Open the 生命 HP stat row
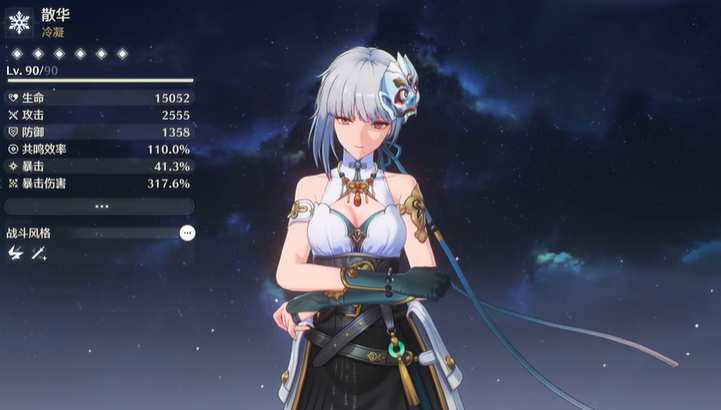 click(x=99, y=98)
